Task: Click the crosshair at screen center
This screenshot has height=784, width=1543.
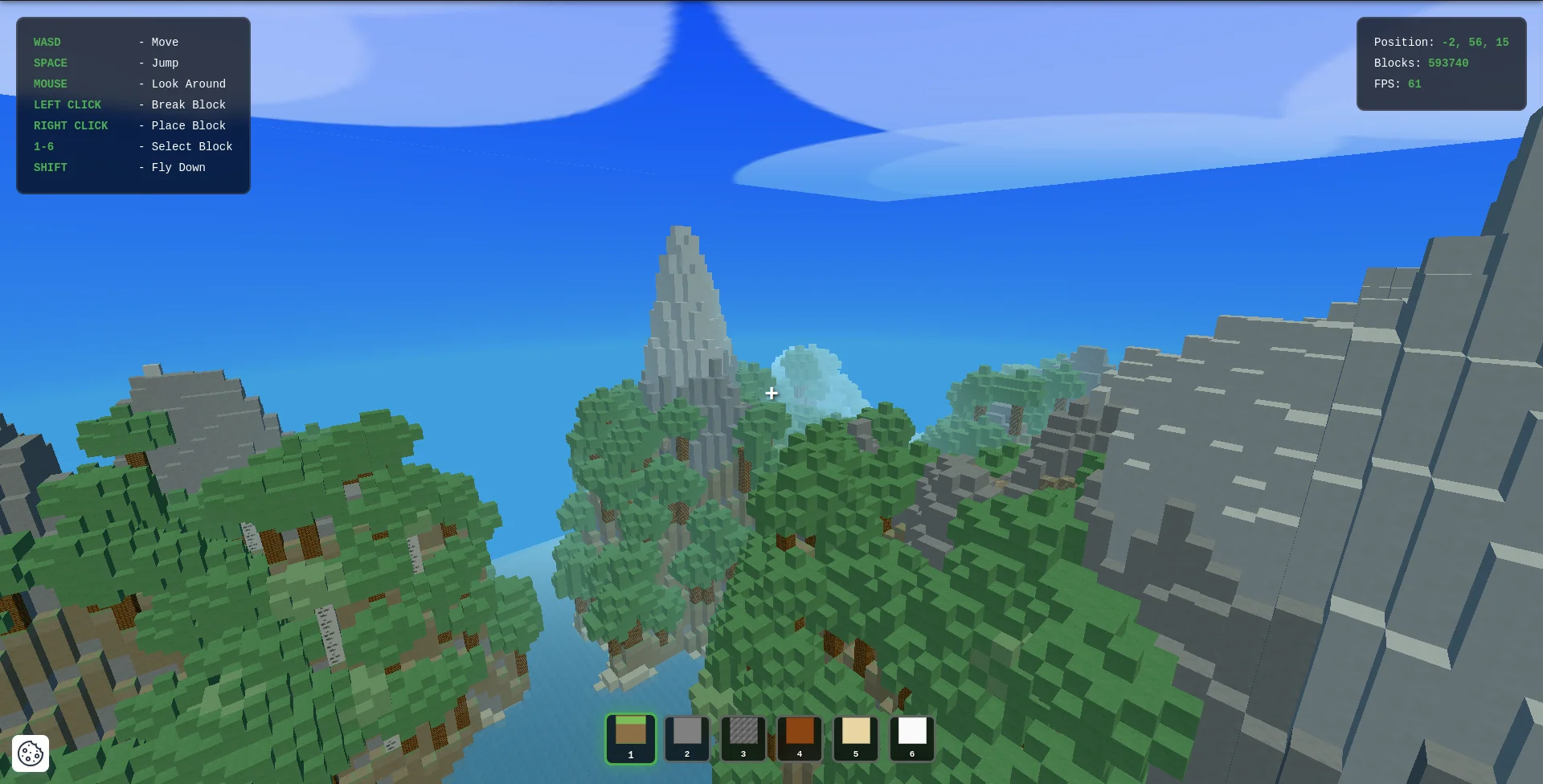Action: (771, 394)
